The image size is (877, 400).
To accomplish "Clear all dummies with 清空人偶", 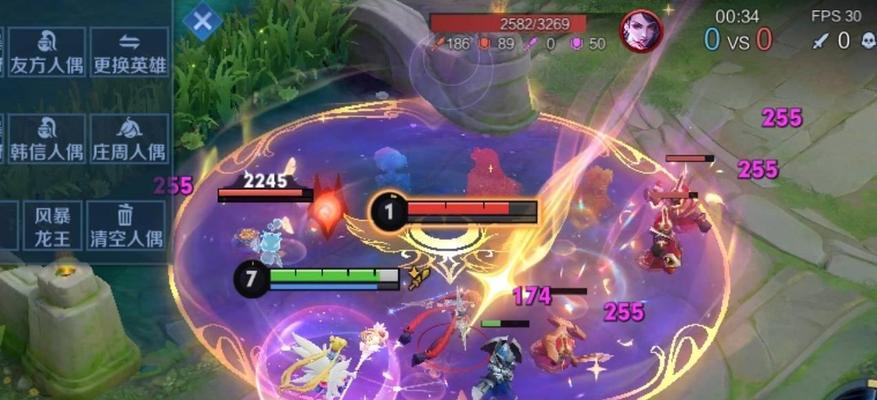I will 126,225.
